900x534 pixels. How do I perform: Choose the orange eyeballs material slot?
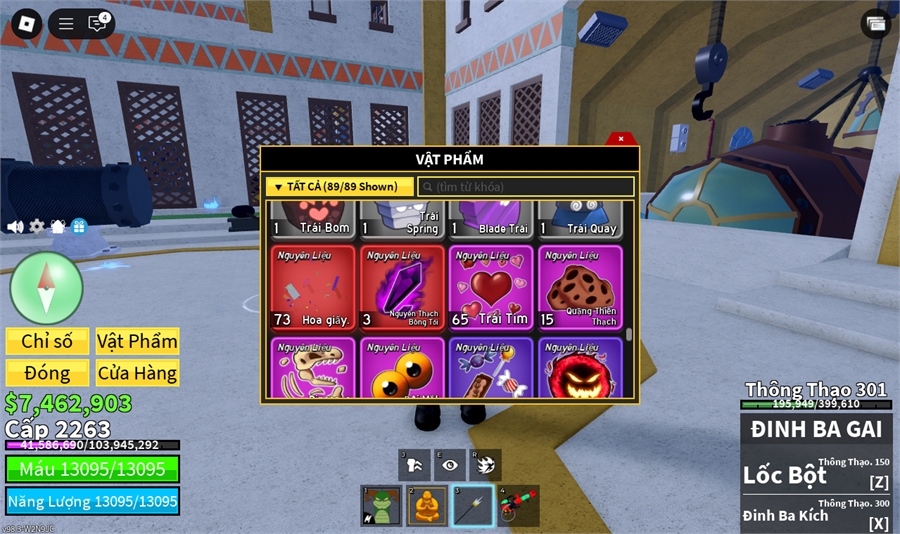coord(402,368)
